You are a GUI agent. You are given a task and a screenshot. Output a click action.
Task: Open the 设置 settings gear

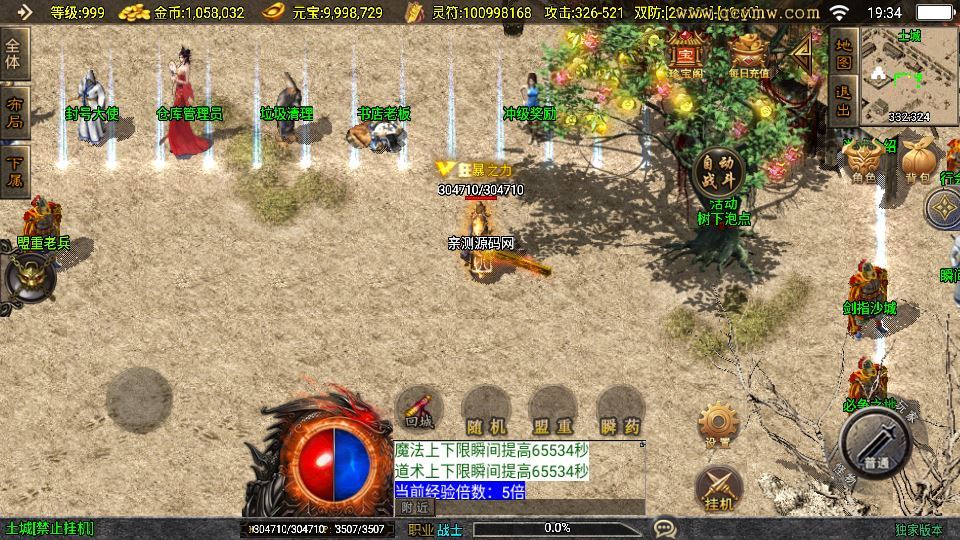point(716,425)
